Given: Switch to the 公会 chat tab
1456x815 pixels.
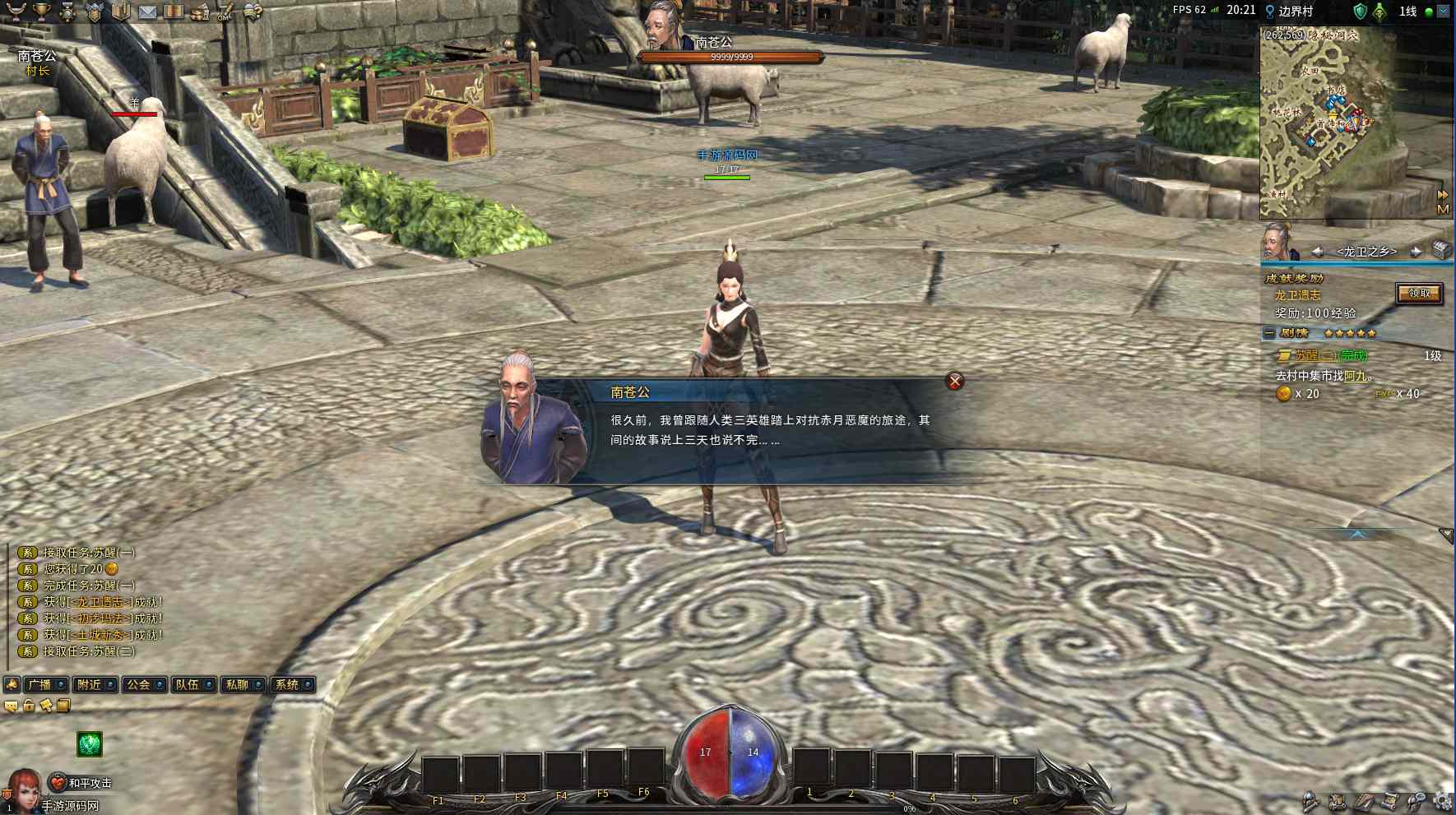Looking at the screenshot, I should coord(141,683).
